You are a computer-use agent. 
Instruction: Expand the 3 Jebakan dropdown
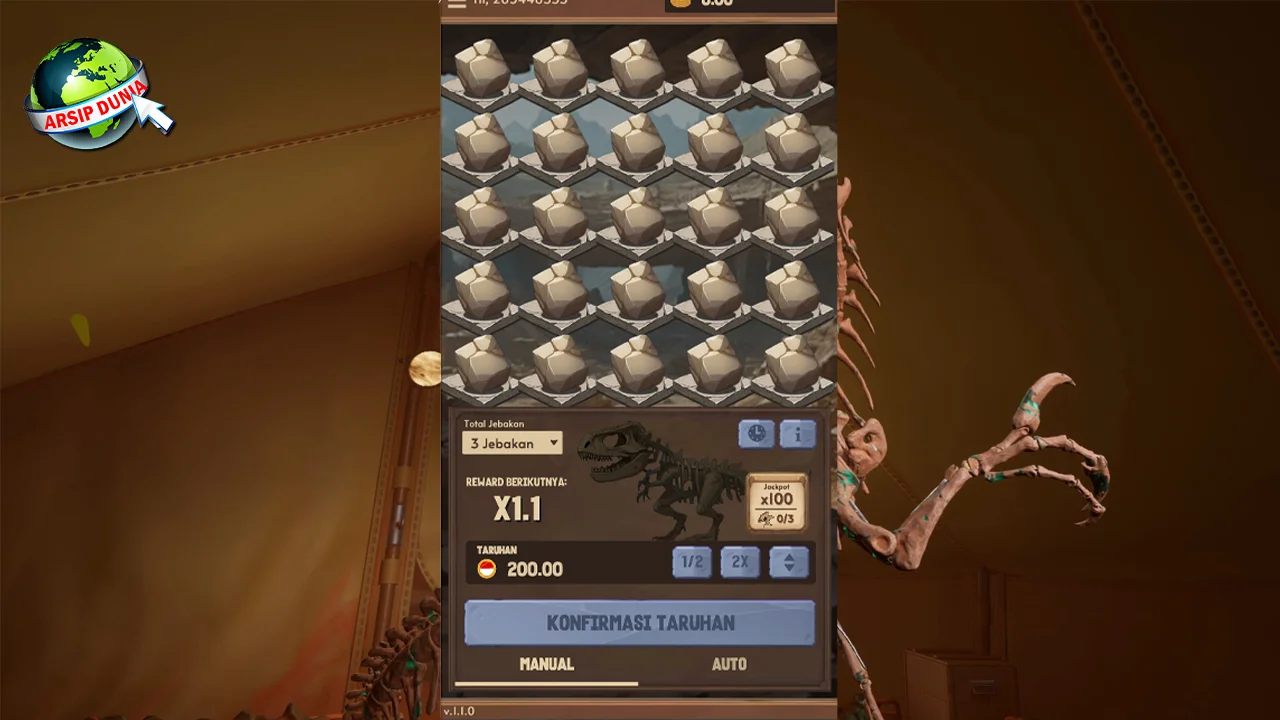click(x=511, y=443)
